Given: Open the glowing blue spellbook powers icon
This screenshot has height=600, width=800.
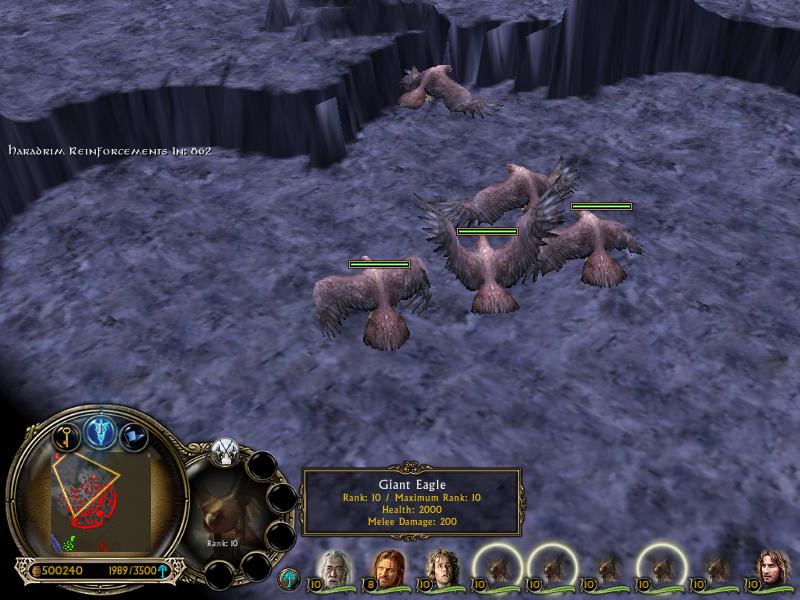Looking at the screenshot, I should click(x=100, y=430).
